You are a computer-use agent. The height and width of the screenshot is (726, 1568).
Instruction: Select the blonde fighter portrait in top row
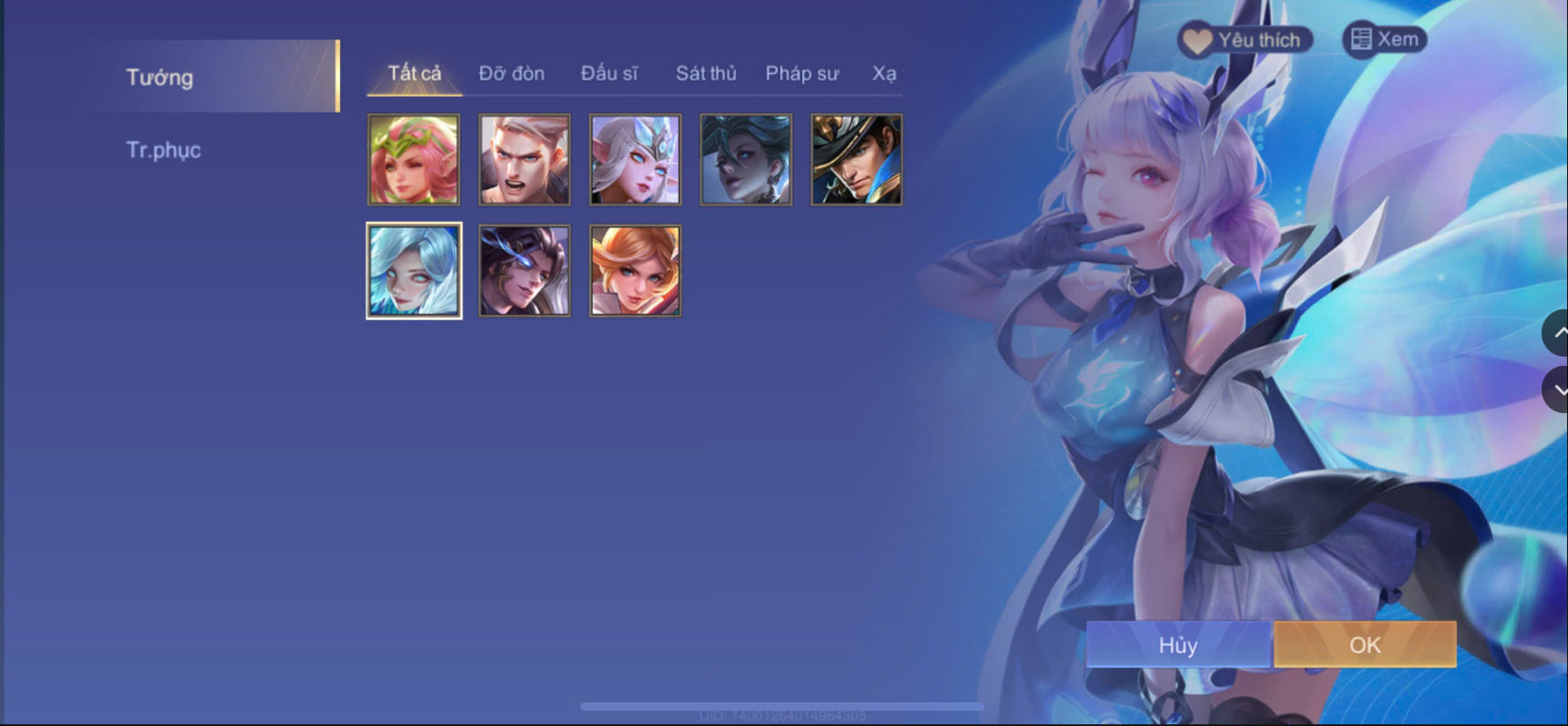[524, 159]
